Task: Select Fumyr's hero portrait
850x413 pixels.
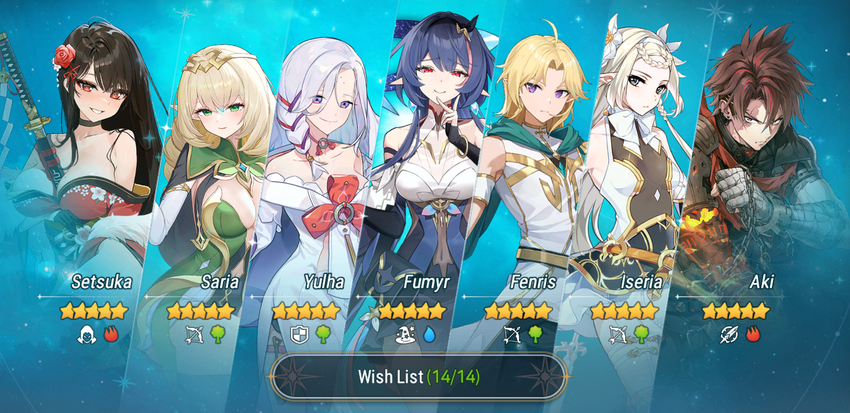Action: [418, 180]
